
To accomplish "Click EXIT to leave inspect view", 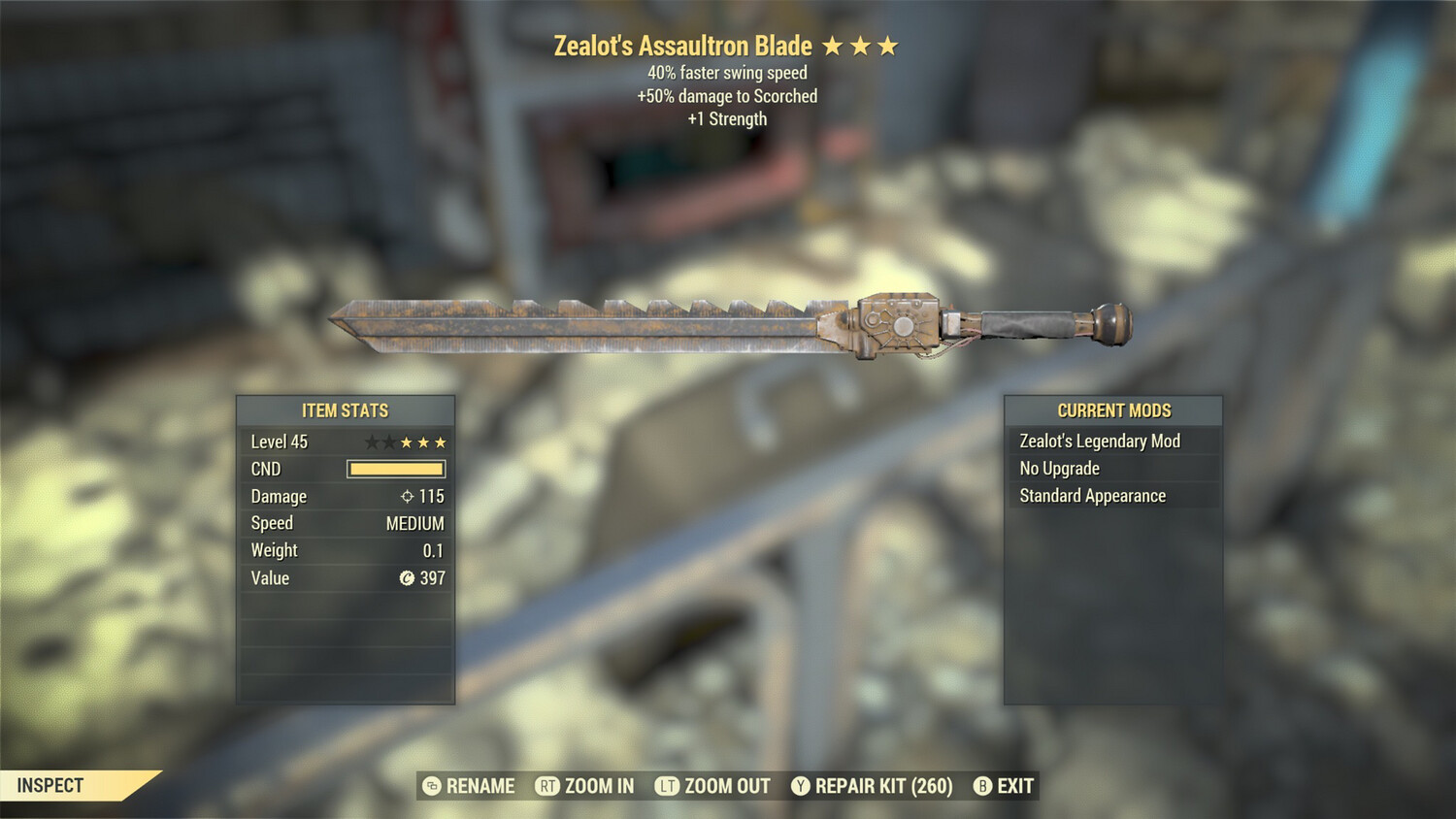I will tap(1015, 786).
